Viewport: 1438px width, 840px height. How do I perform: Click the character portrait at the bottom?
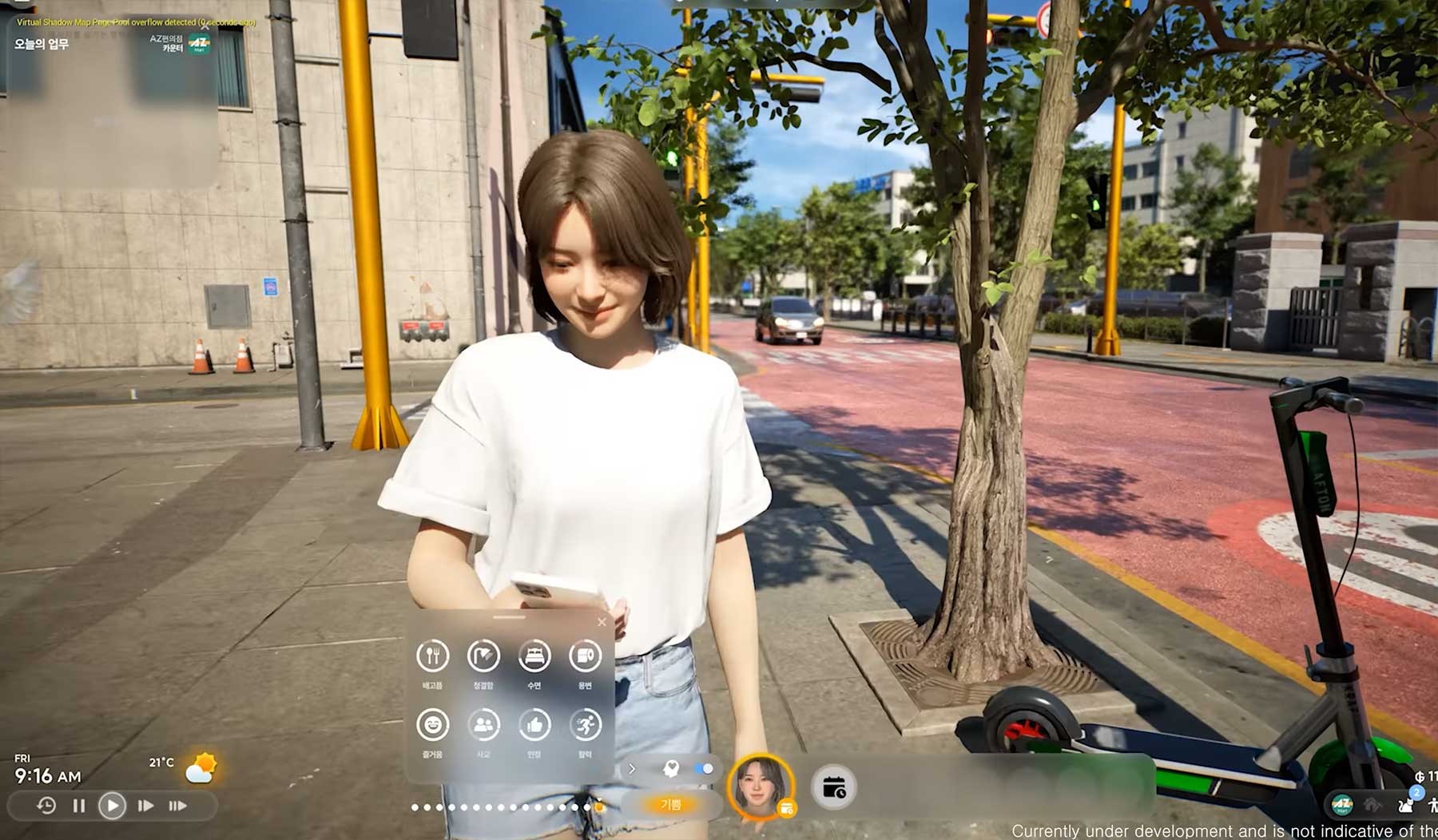click(761, 787)
